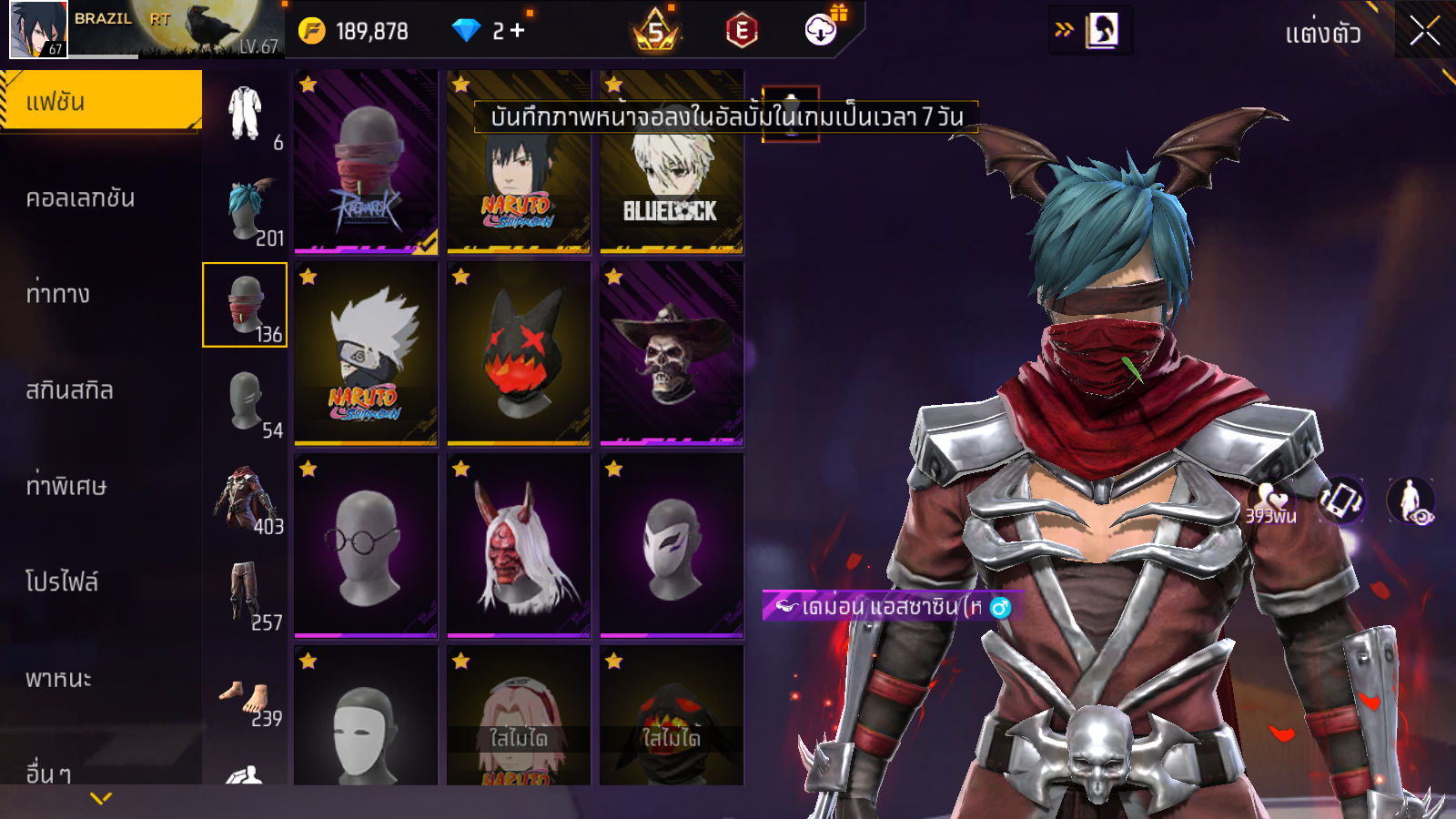Screen dimensions: 1456x819
Task: Switch to the Emotes category
Action: click(x=58, y=294)
